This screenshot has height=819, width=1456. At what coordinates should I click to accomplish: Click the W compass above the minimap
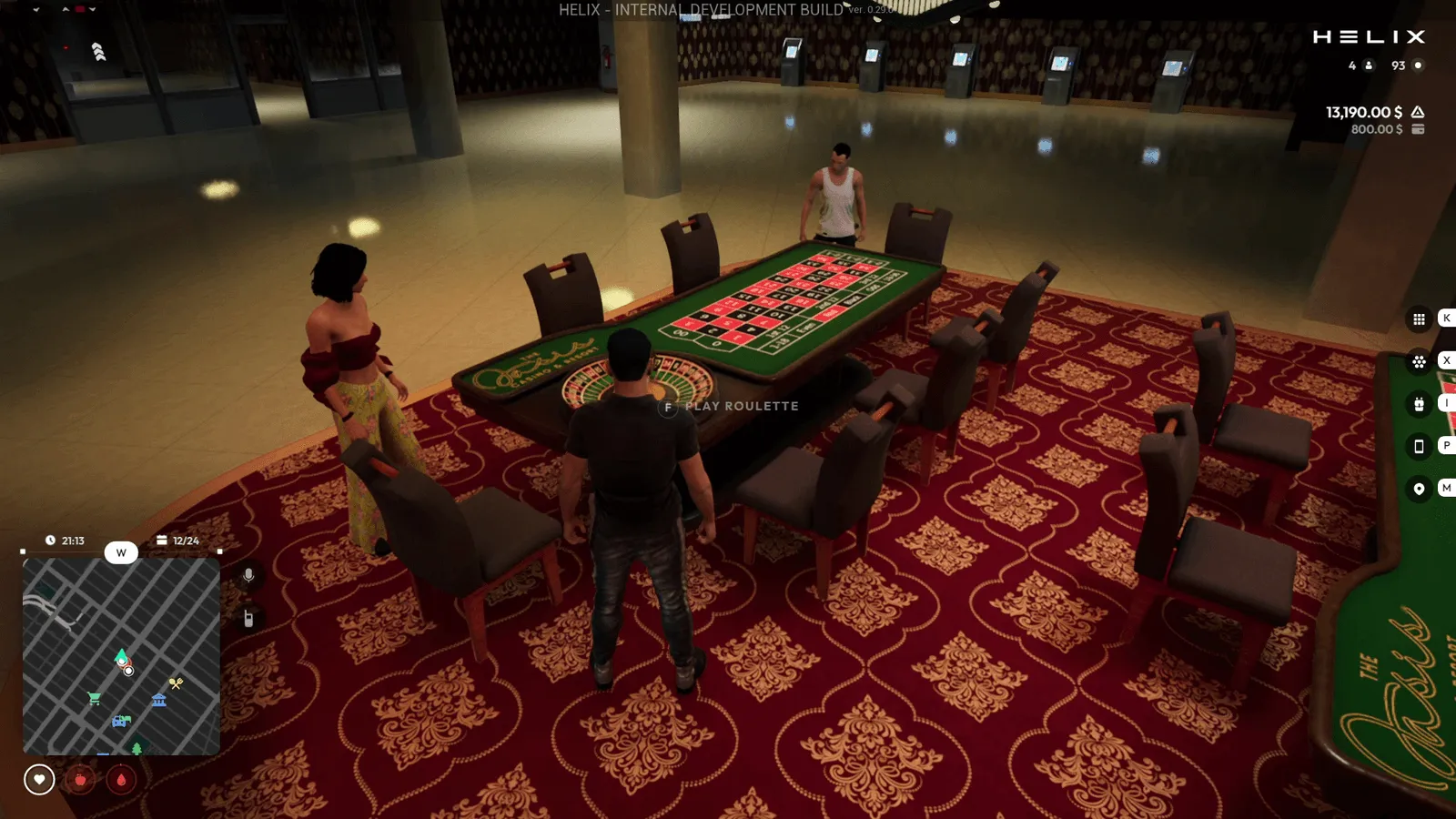(121, 552)
